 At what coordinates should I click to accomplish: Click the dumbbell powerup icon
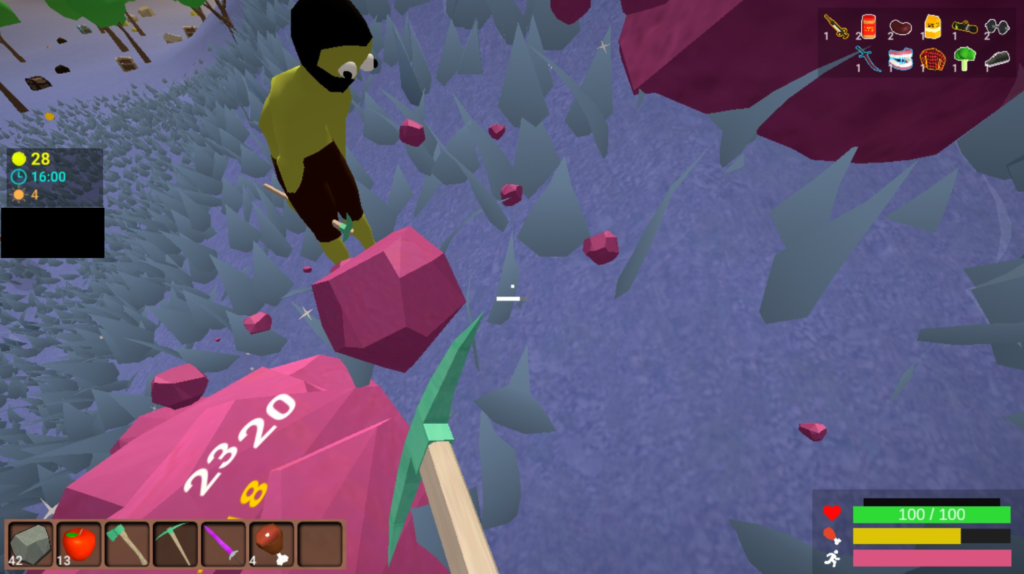pos(996,27)
